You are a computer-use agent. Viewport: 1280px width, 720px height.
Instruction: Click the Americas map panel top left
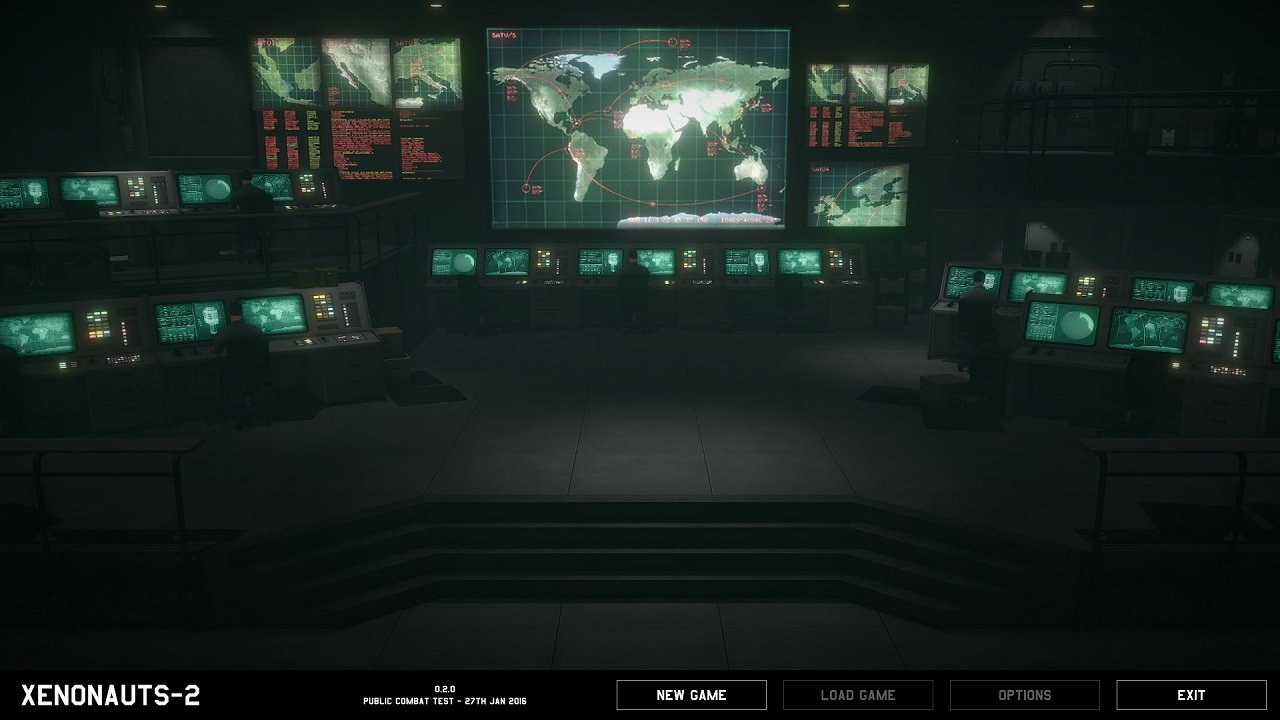290,70
